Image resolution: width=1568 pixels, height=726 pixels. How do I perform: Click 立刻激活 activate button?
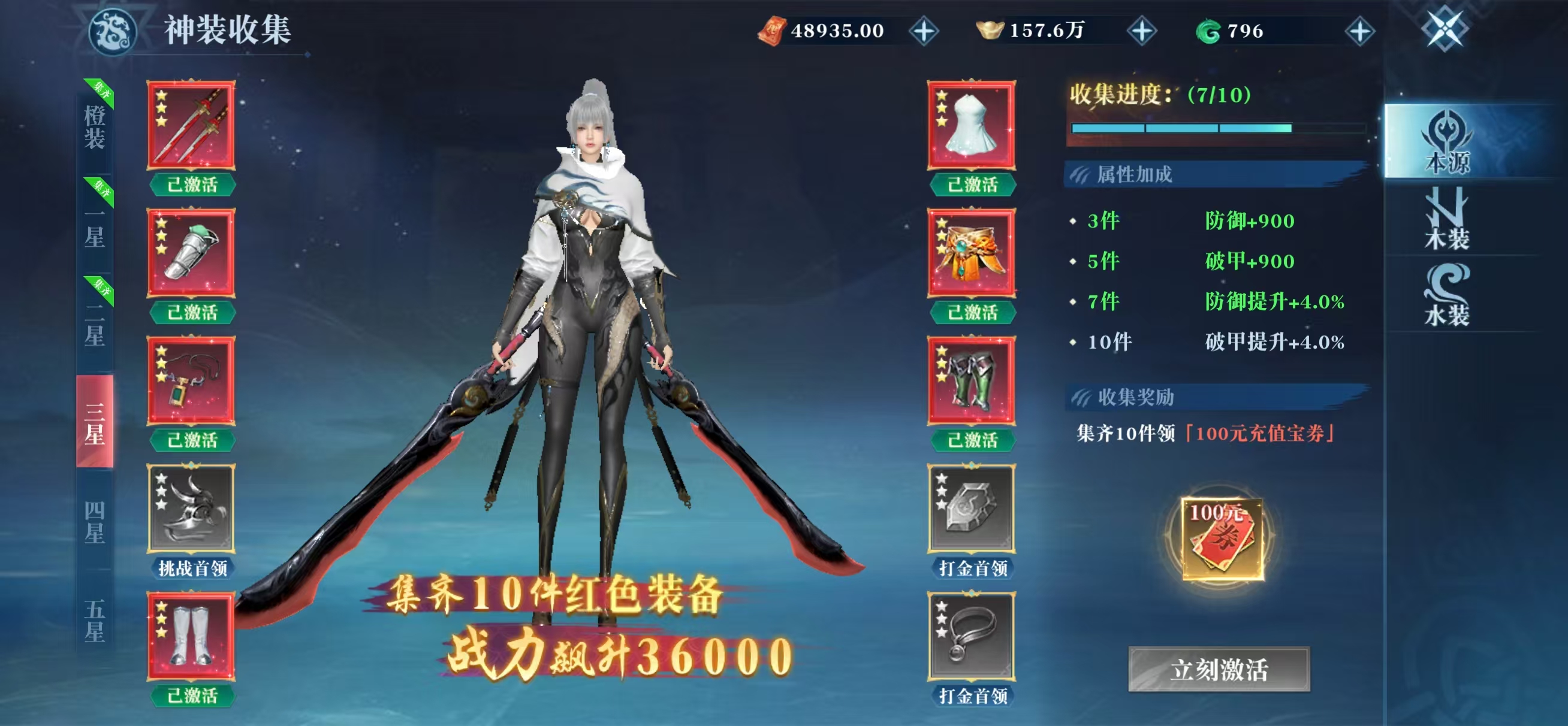coord(1219,670)
